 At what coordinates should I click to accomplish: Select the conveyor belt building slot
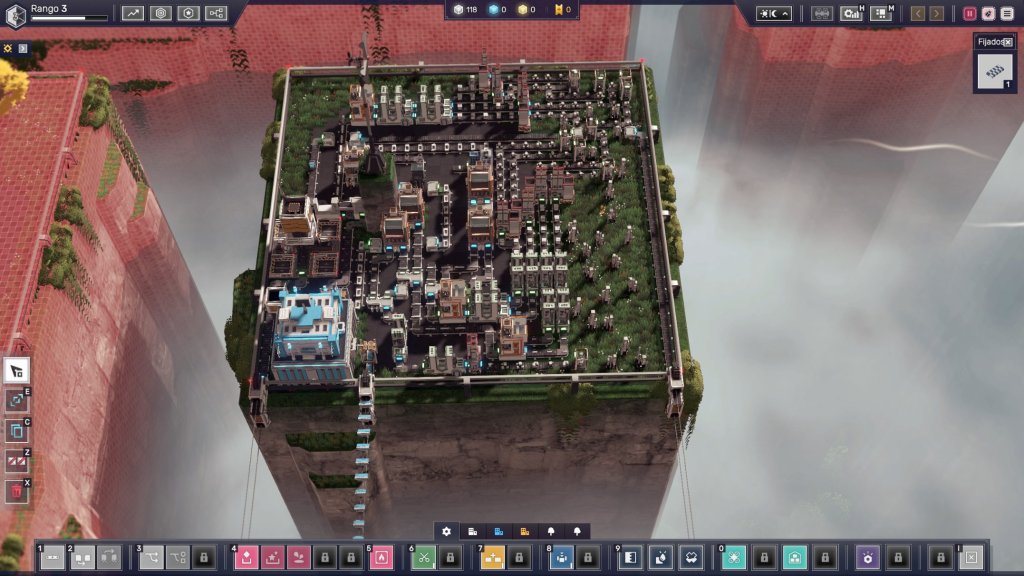pyautogui.click(x=52, y=557)
